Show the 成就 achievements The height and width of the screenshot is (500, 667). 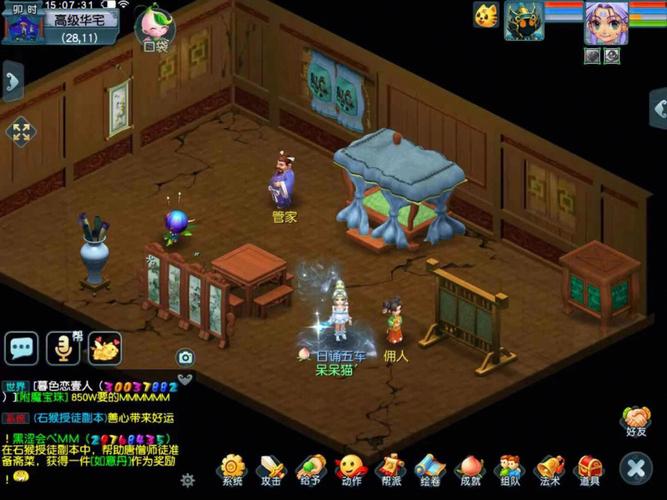point(469,468)
